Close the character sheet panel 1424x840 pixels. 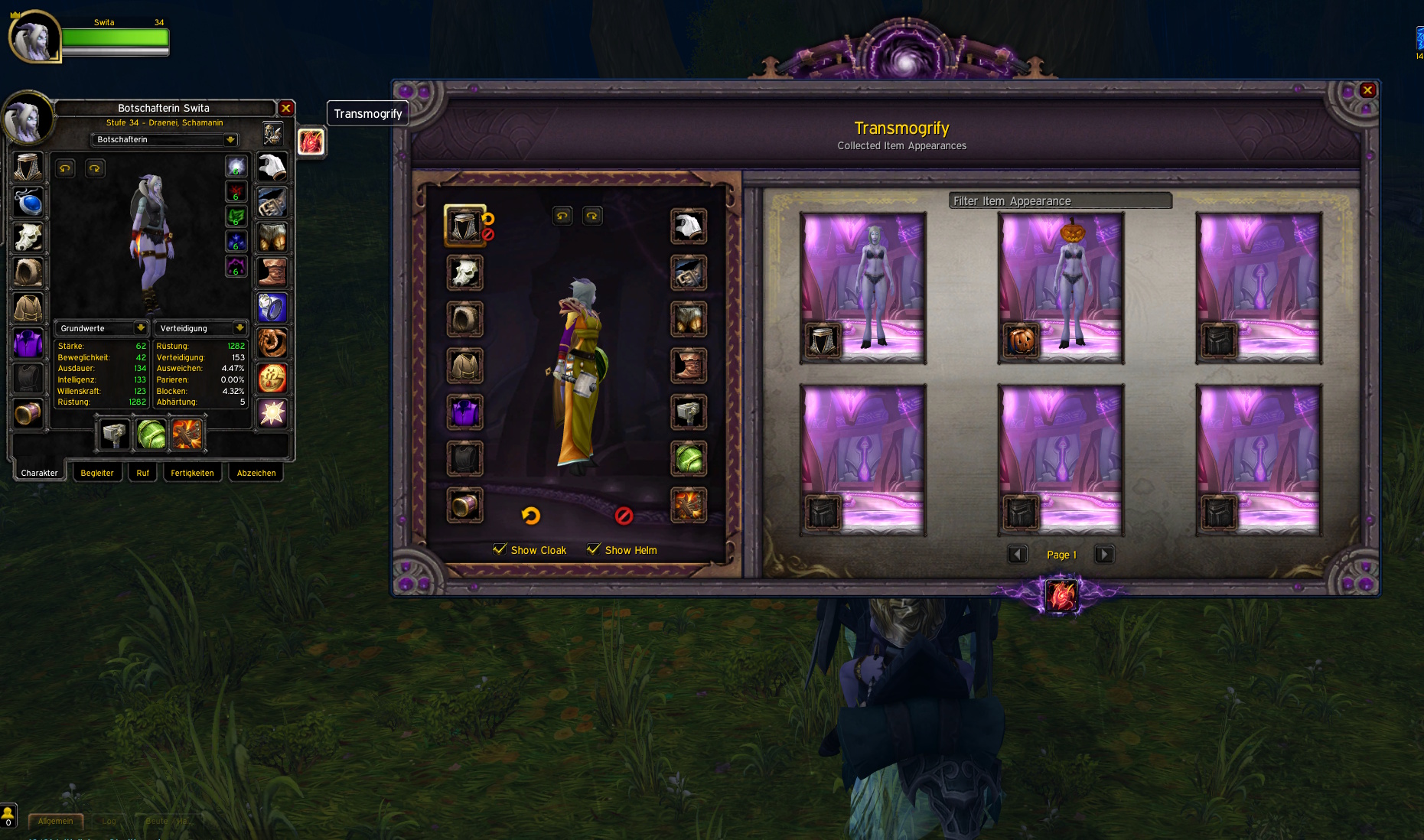[285, 108]
